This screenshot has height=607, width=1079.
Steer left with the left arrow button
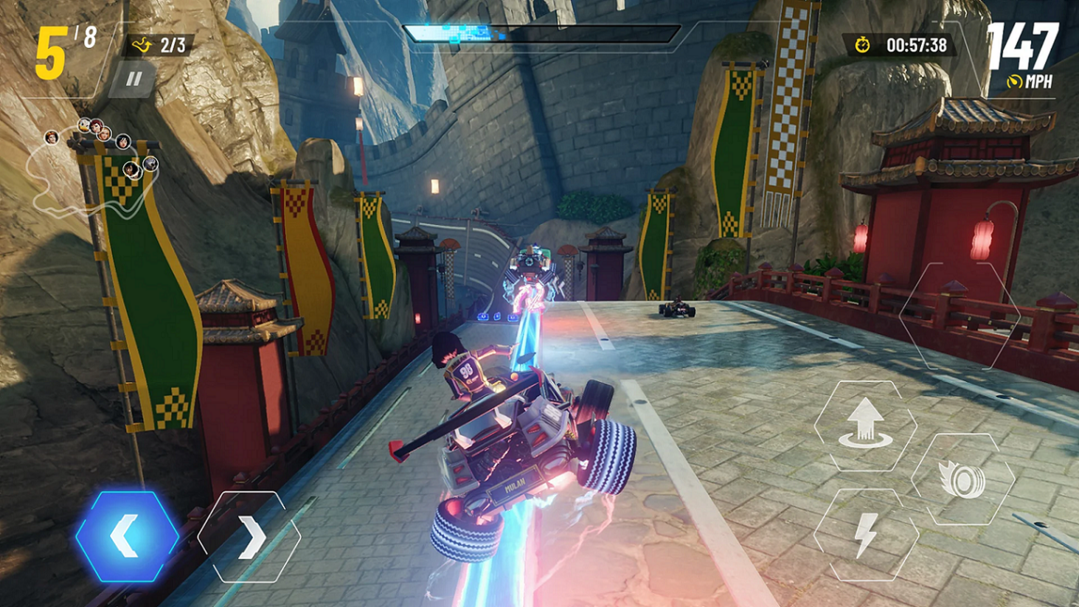[126, 538]
